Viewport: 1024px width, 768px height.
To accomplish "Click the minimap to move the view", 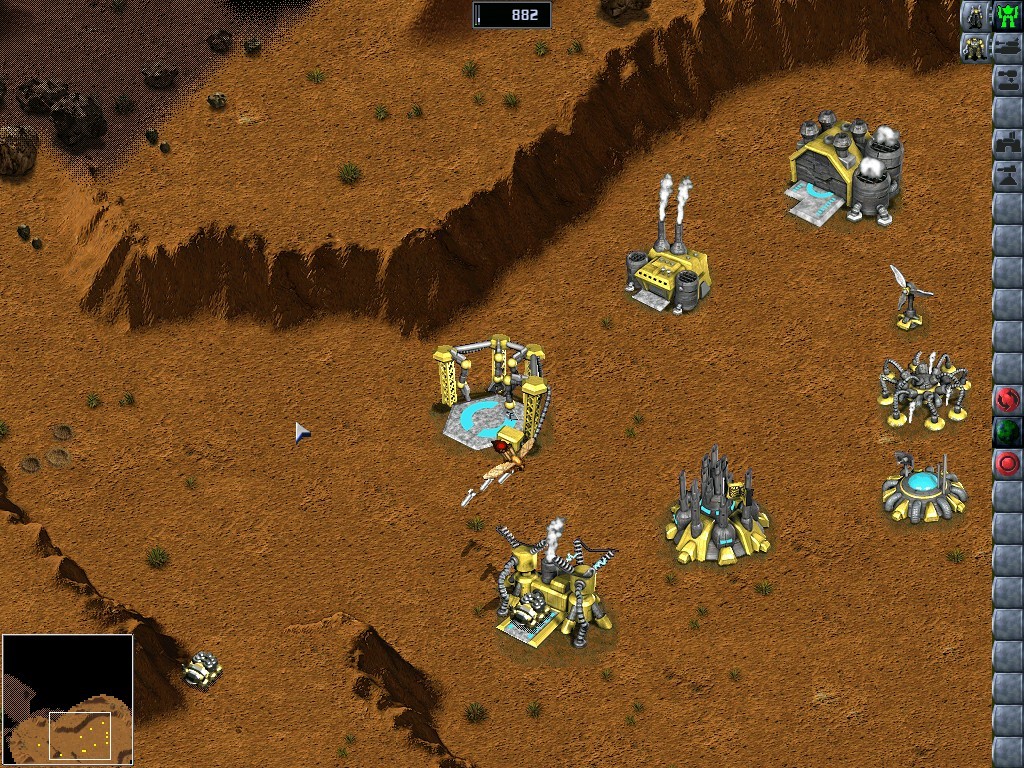I will coord(68,699).
